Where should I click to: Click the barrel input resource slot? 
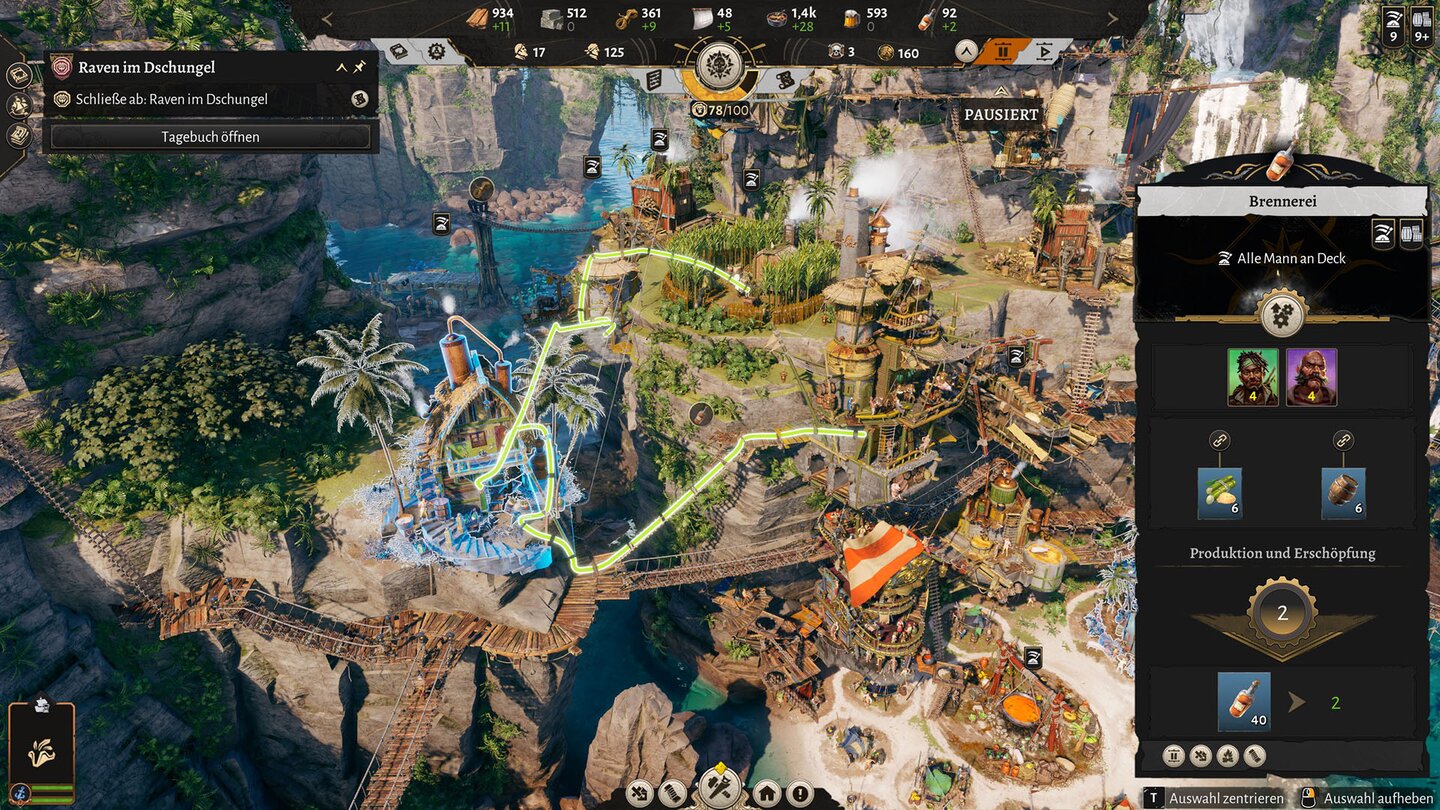click(x=1343, y=493)
